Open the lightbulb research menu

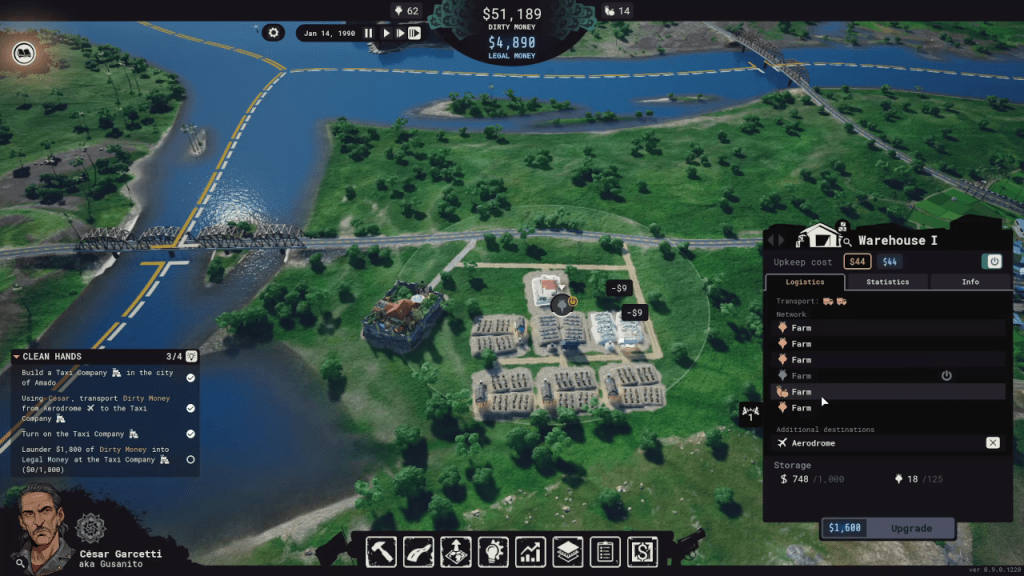pos(492,551)
